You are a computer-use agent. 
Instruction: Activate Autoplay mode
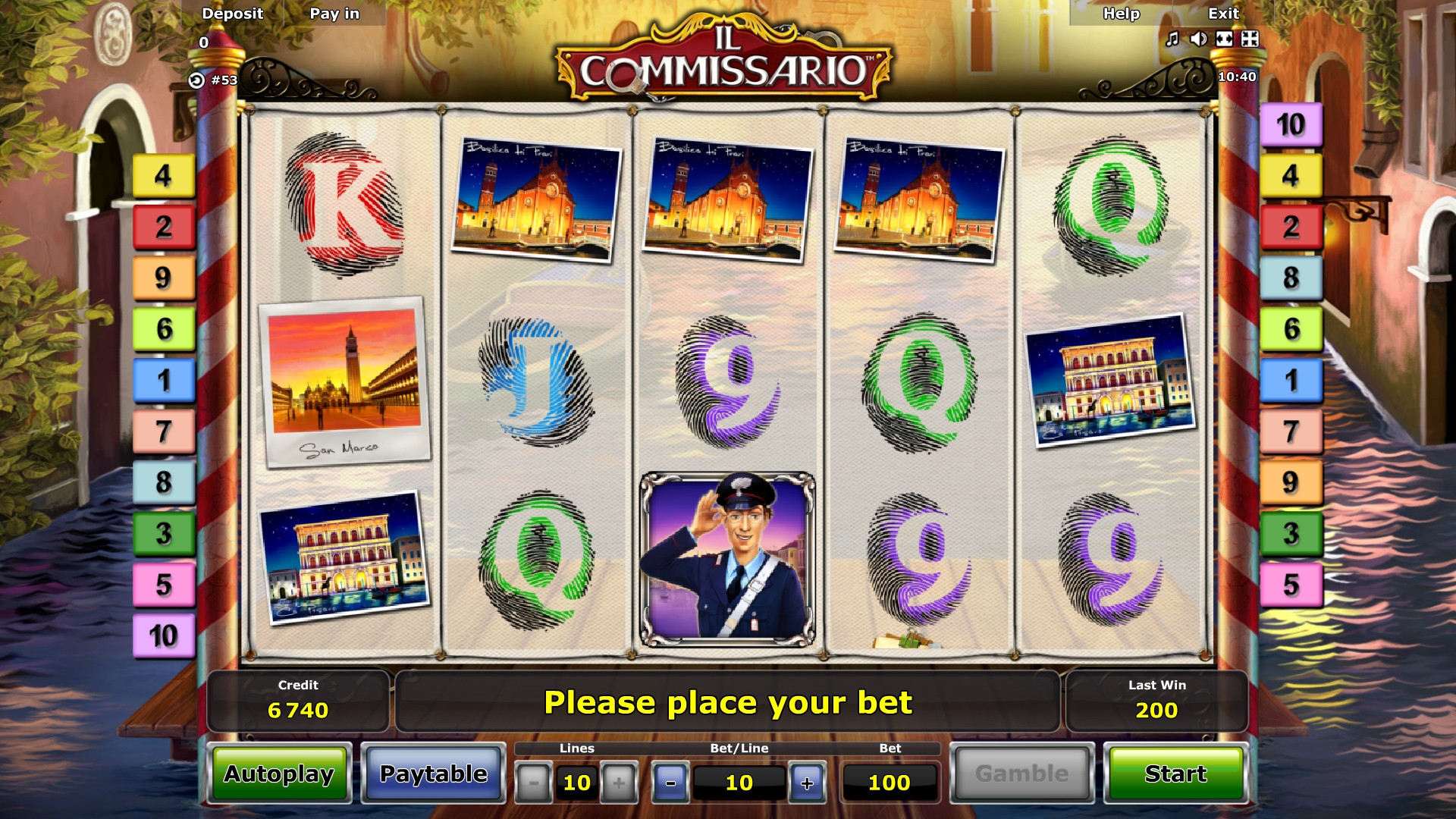tap(279, 773)
